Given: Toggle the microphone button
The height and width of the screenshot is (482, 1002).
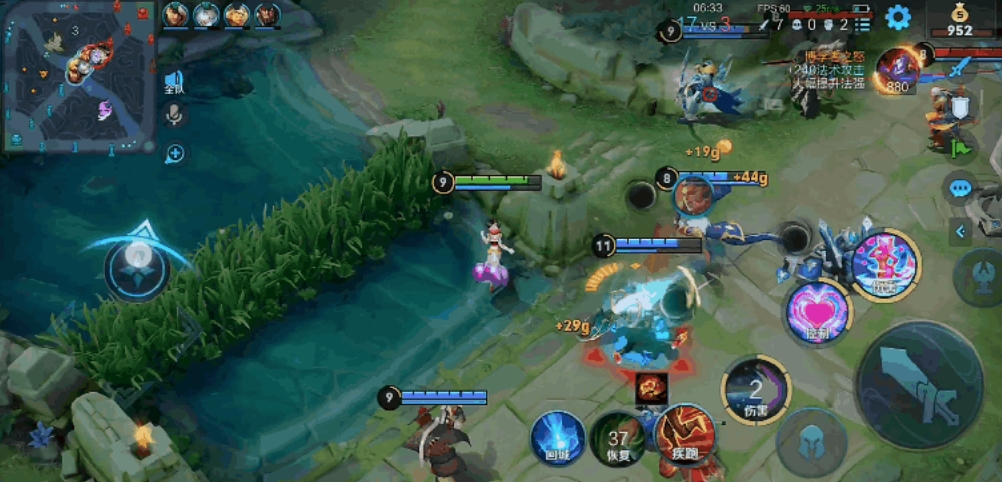Looking at the screenshot, I should [x=175, y=115].
